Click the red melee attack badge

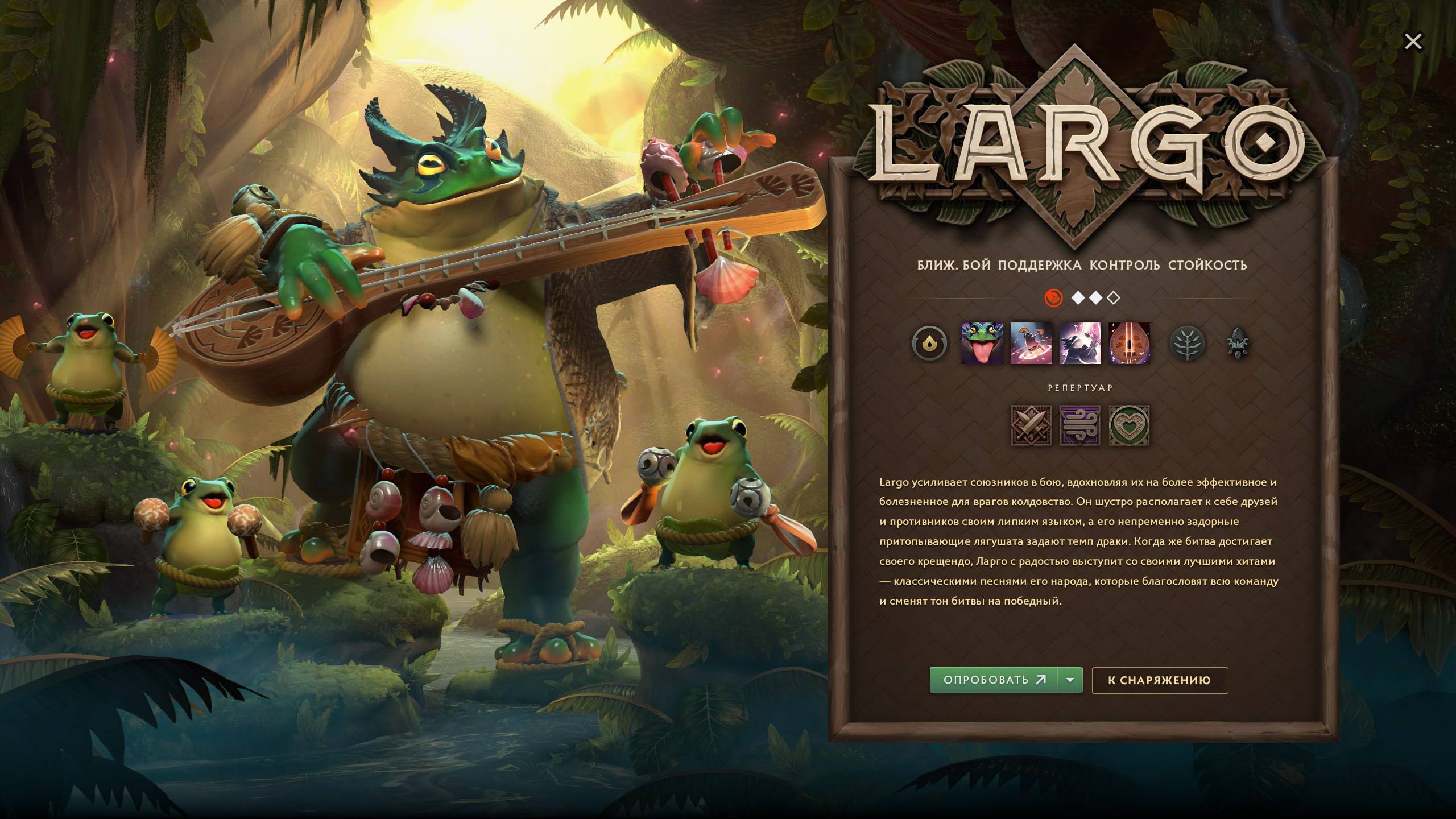tap(1055, 297)
